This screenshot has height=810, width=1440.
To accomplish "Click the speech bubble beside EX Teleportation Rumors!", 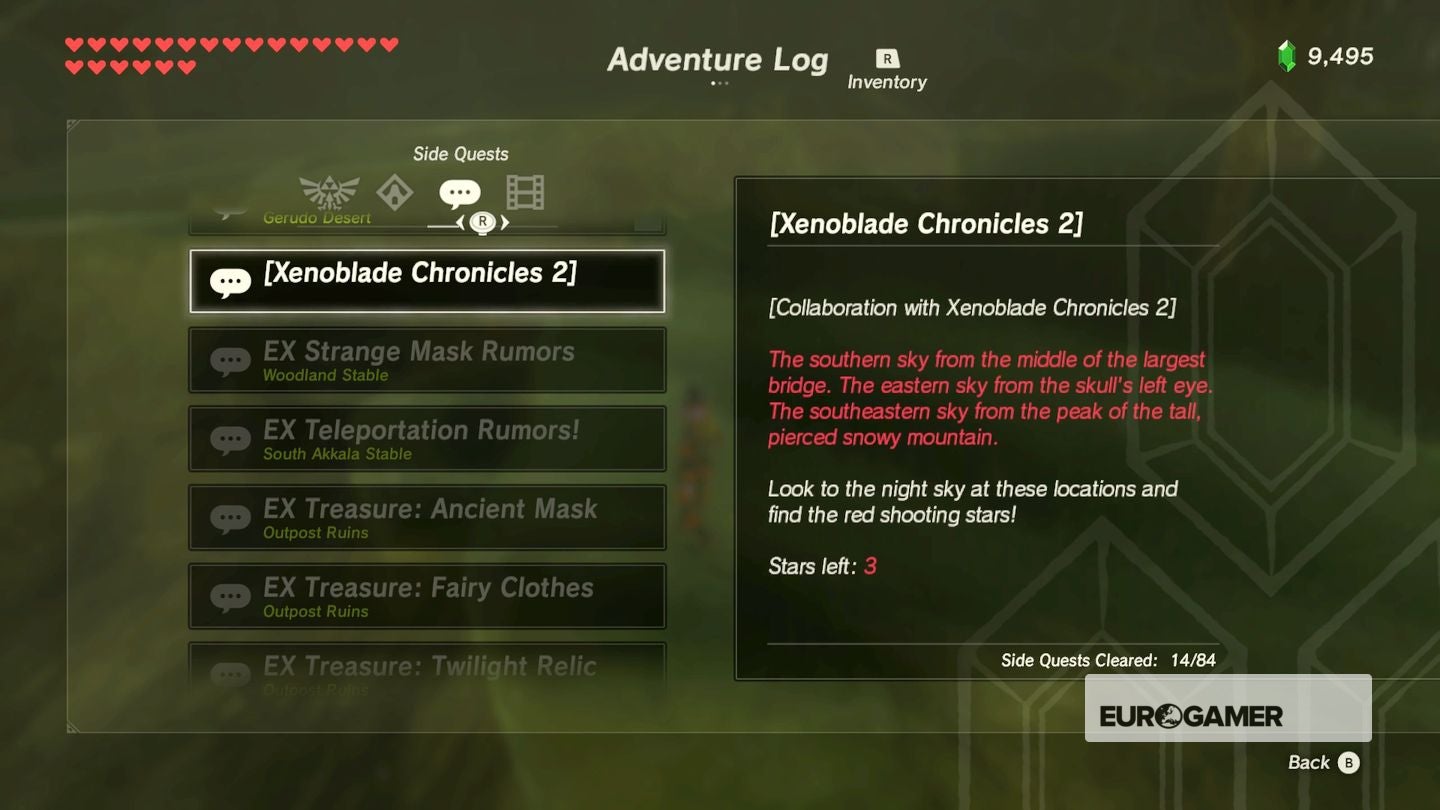I will [231, 438].
